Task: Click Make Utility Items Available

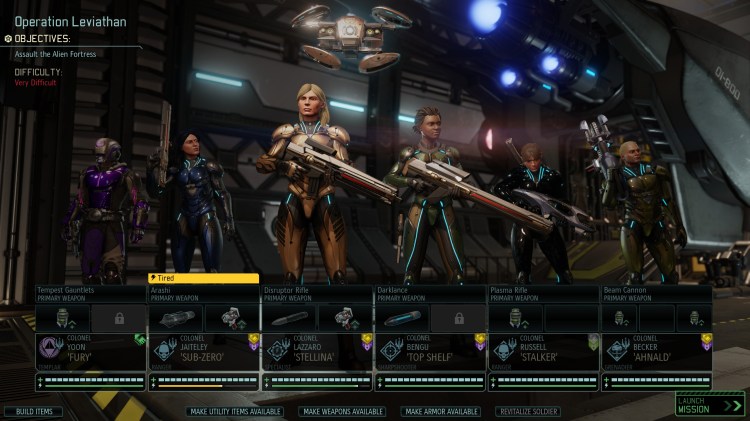Action: (235, 411)
